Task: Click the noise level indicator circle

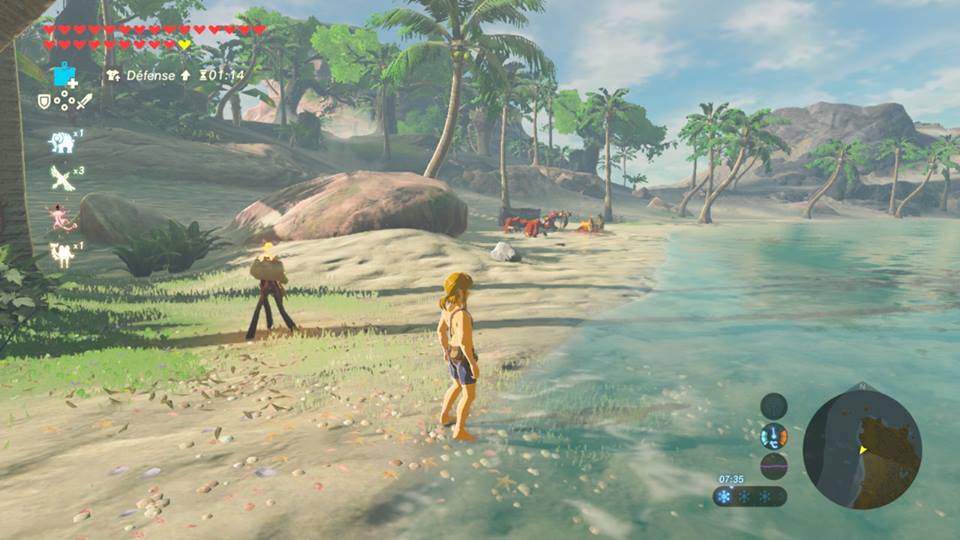Action: click(x=773, y=466)
